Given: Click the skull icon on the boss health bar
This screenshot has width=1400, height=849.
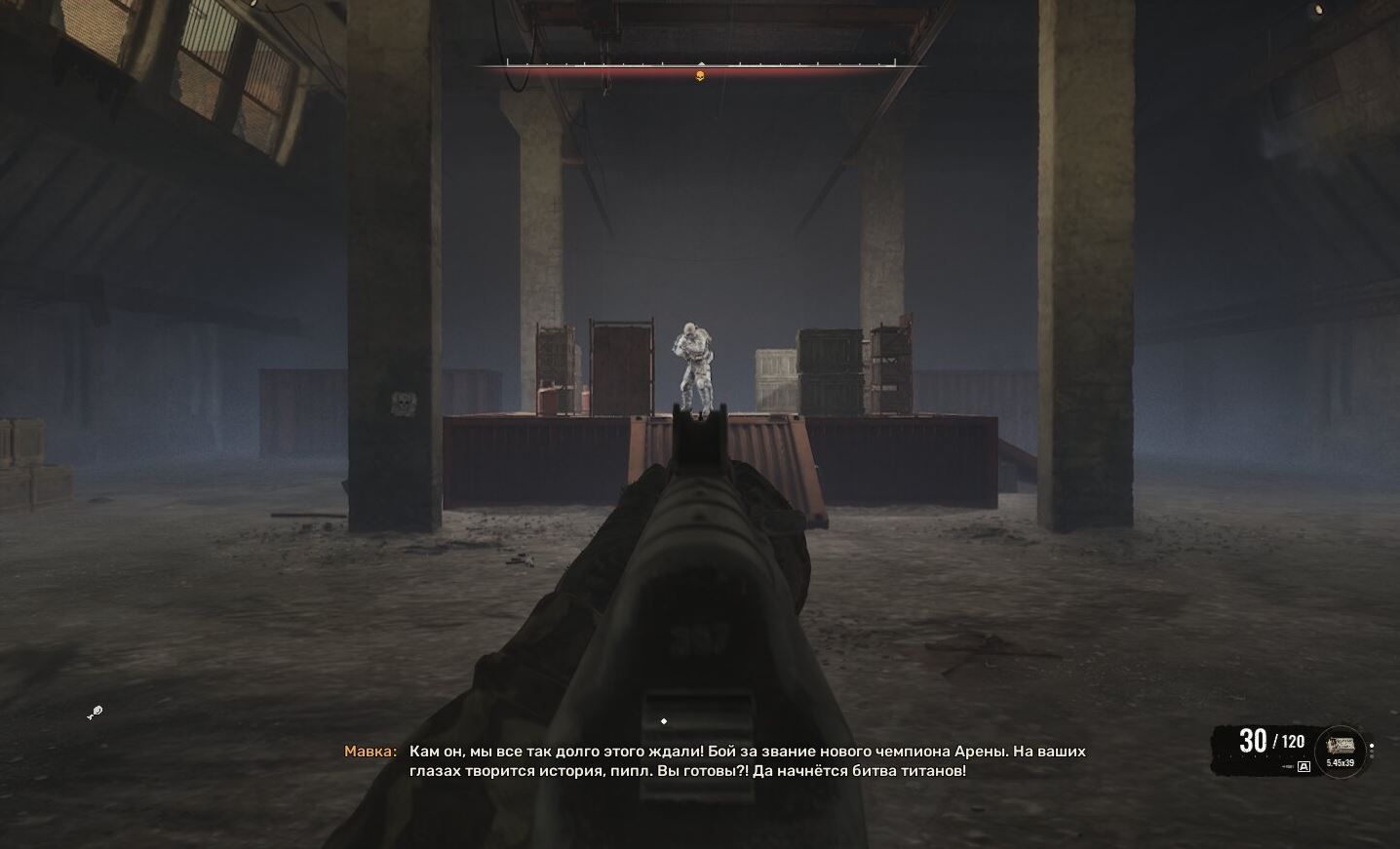Looking at the screenshot, I should (x=698, y=75).
